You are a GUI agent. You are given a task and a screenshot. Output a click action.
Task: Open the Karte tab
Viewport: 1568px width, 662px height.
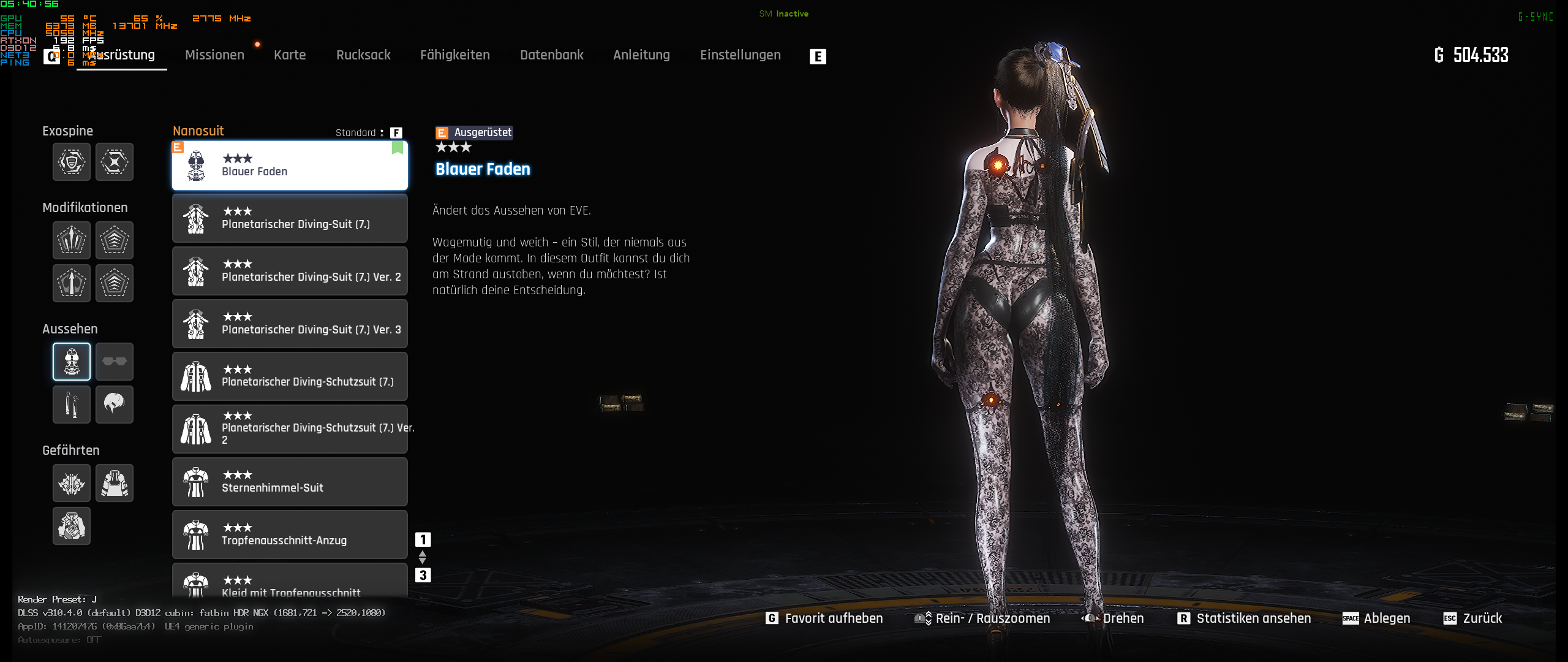click(x=290, y=55)
